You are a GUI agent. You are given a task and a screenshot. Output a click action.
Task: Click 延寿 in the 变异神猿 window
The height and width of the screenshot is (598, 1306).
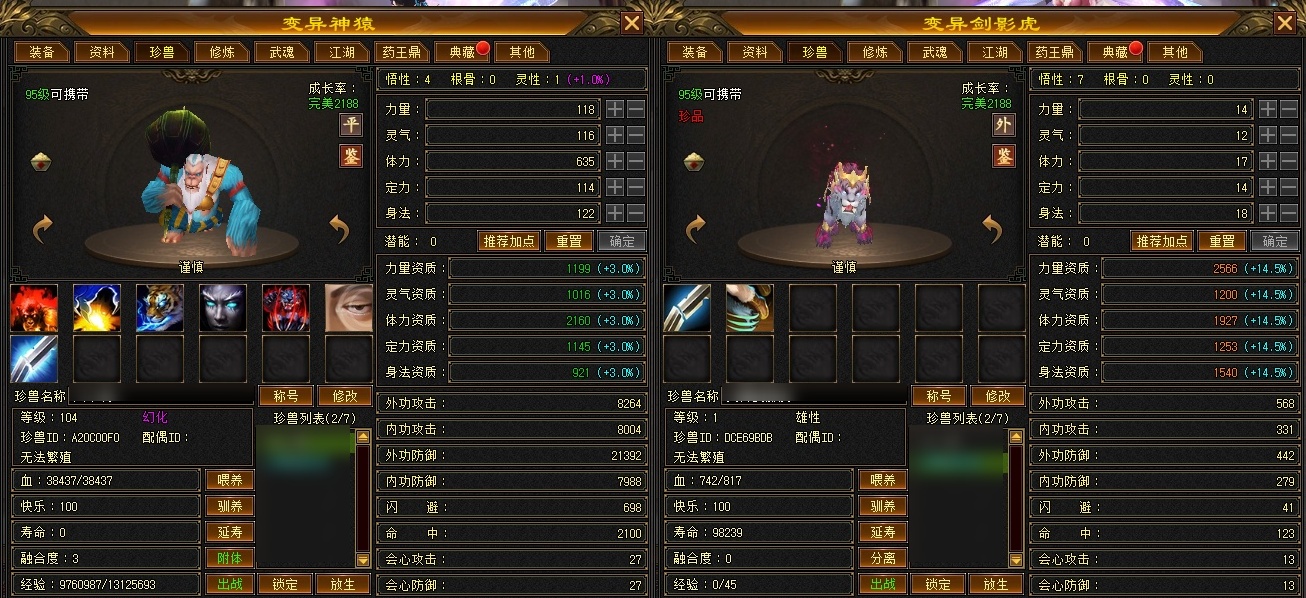click(x=229, y=532)
